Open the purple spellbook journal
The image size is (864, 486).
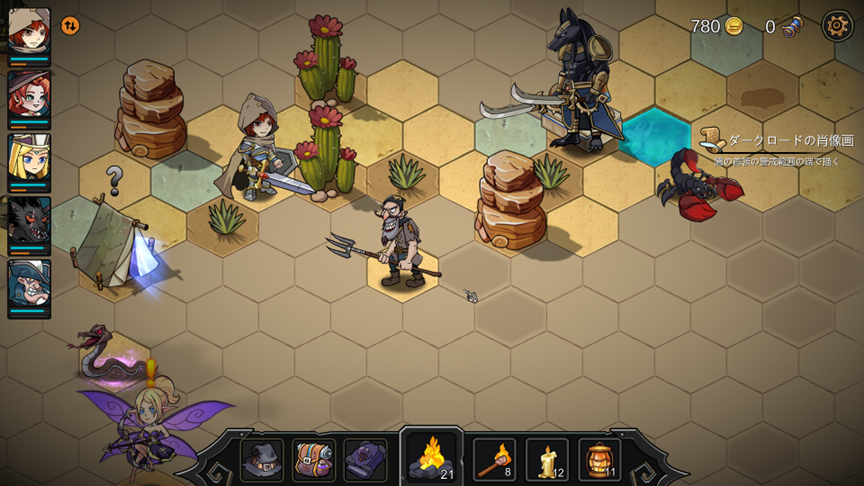(365, 459)
